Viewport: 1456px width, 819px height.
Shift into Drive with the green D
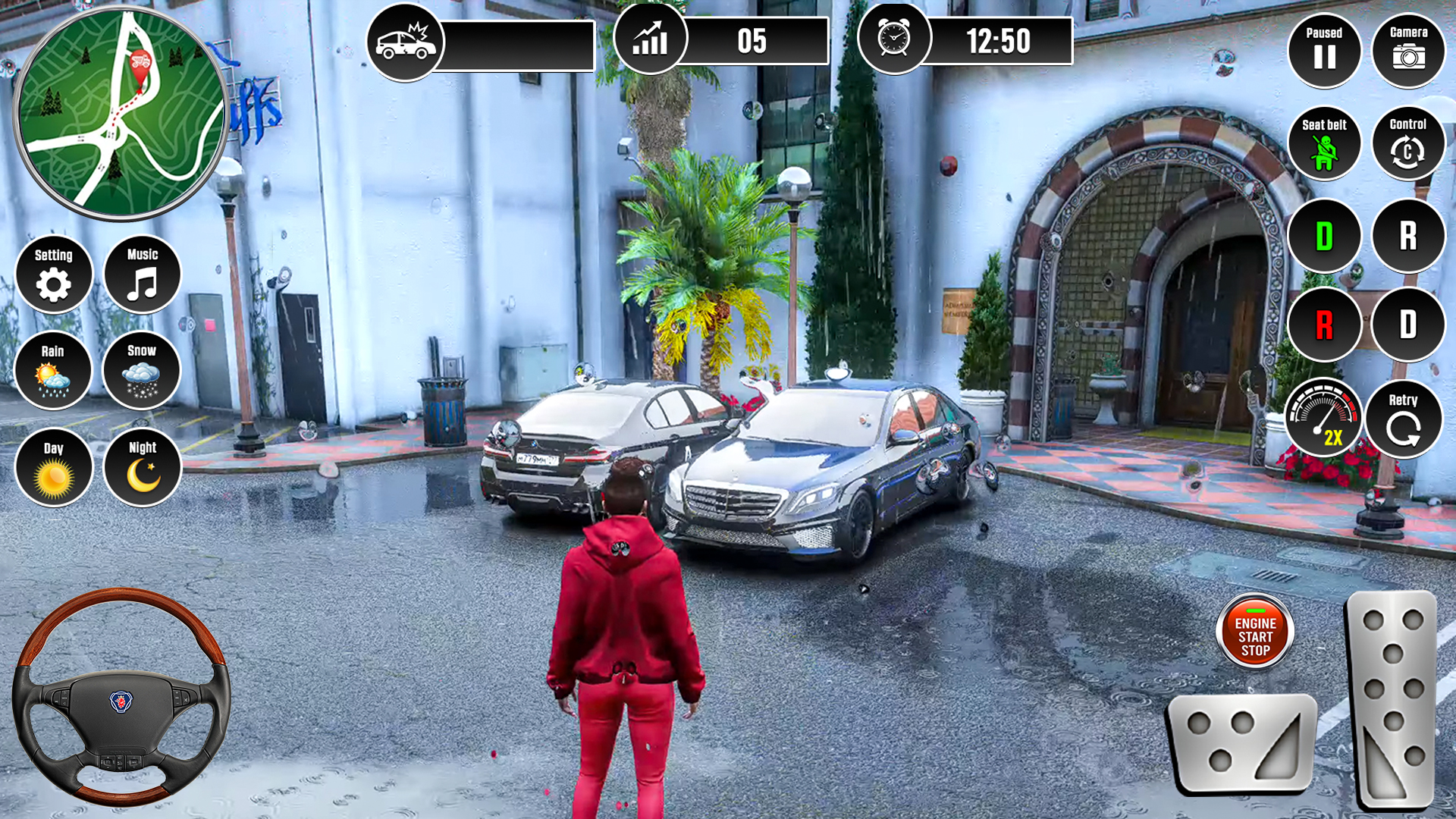pos(1324,237)
